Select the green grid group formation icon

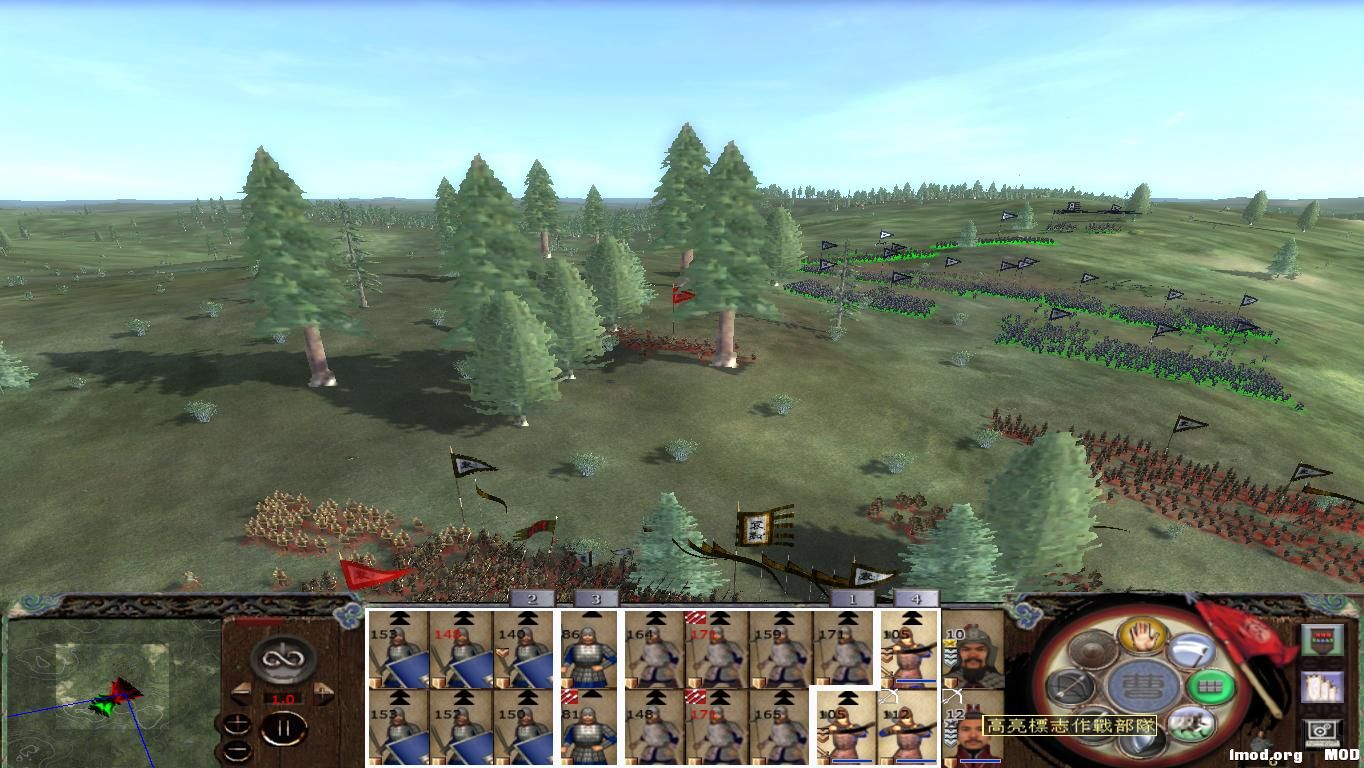(x=1207, y=687)
